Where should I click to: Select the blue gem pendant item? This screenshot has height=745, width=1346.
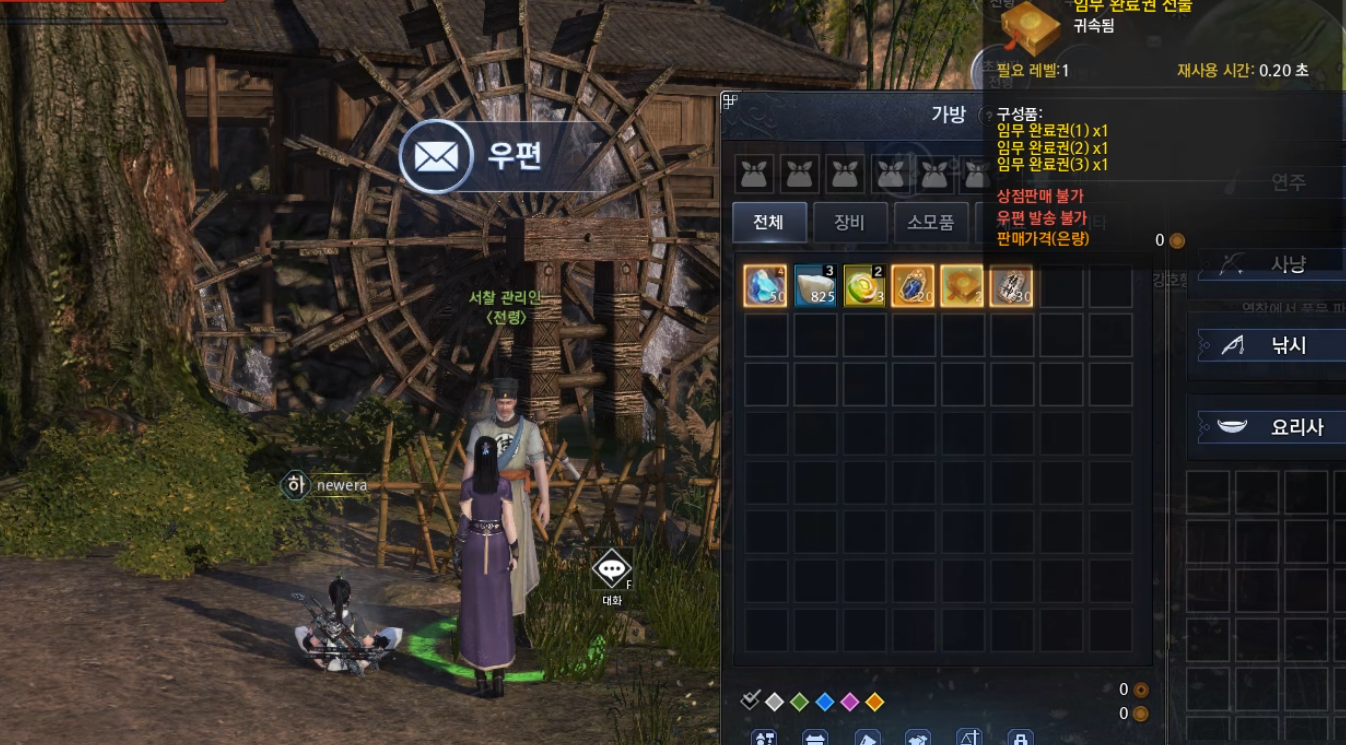(x=912, y=286)
